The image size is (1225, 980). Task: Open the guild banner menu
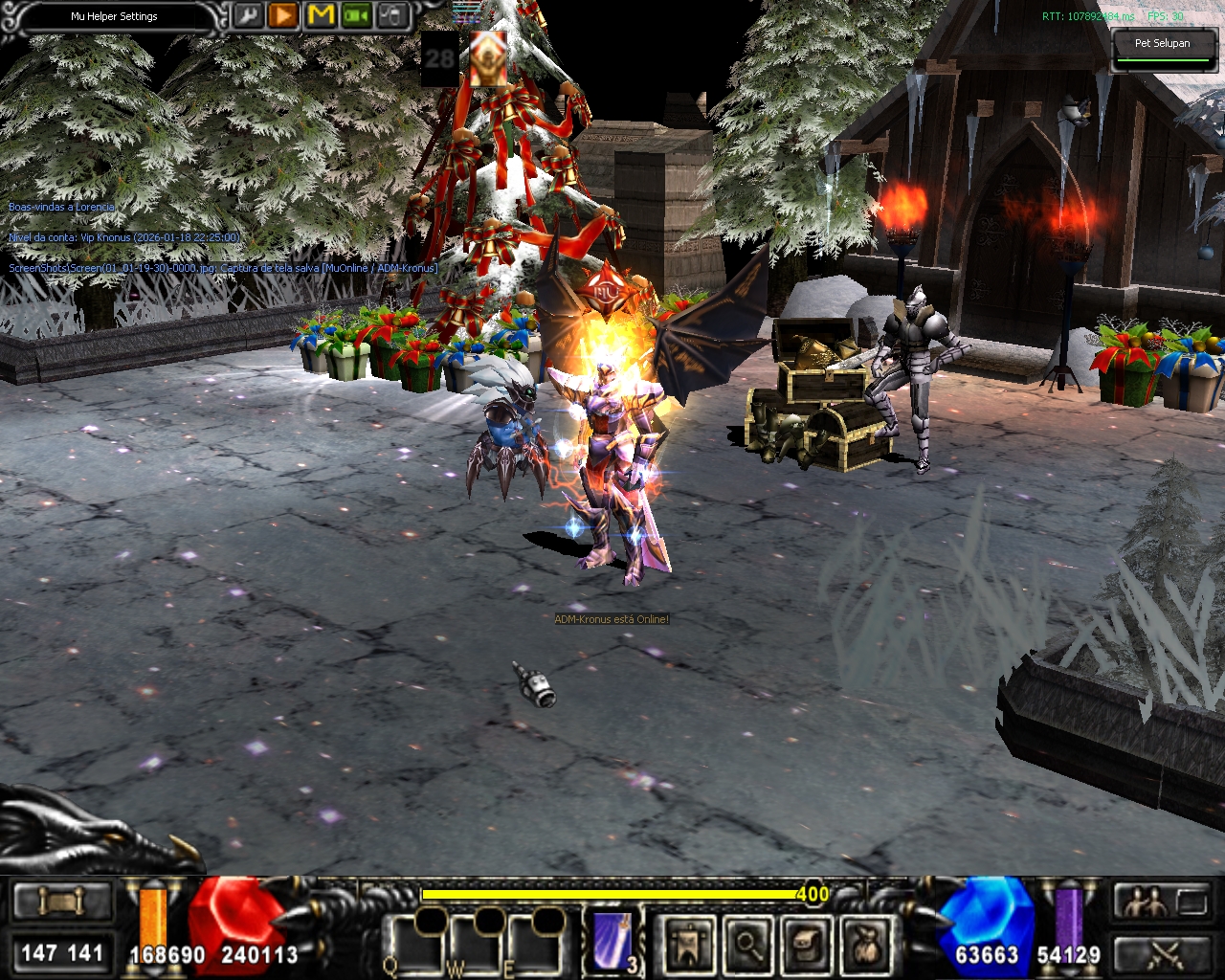[x=689, y=944]
